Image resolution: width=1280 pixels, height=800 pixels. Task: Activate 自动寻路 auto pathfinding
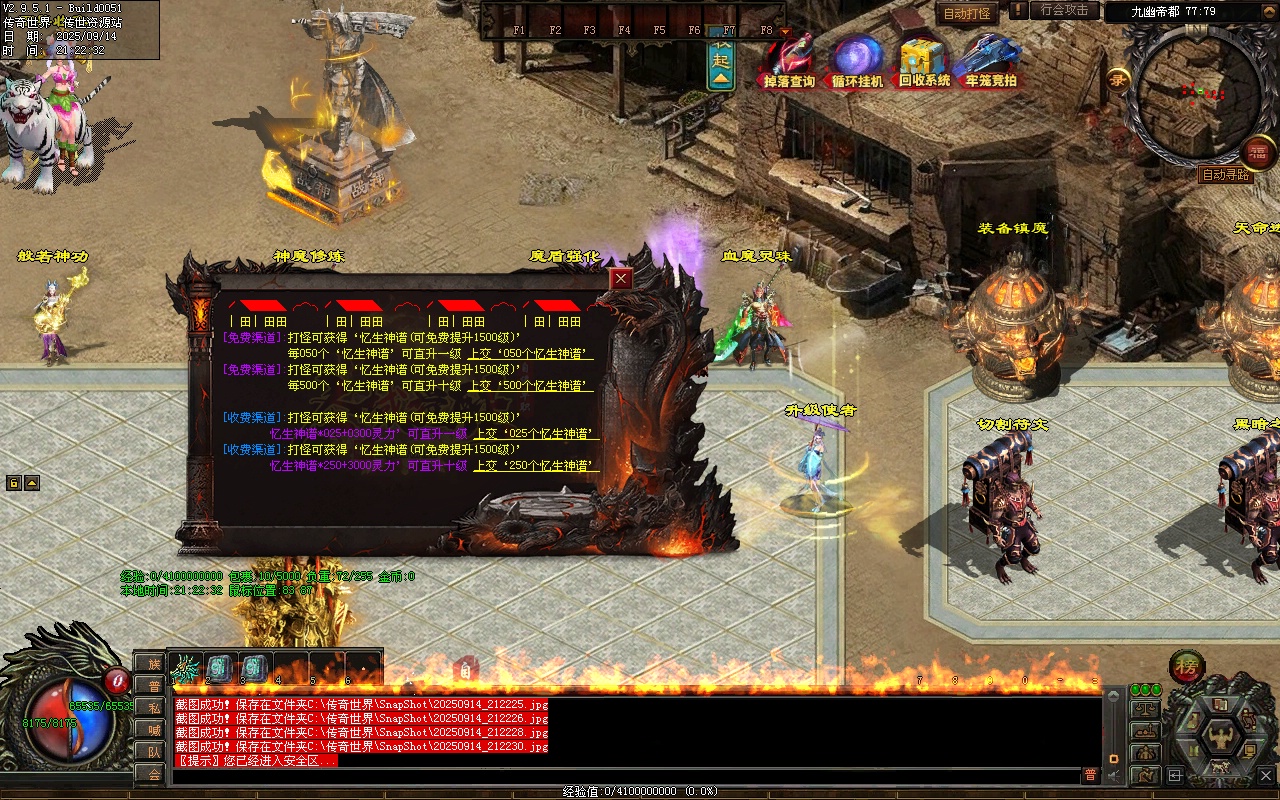click(x=1226, y=175)
